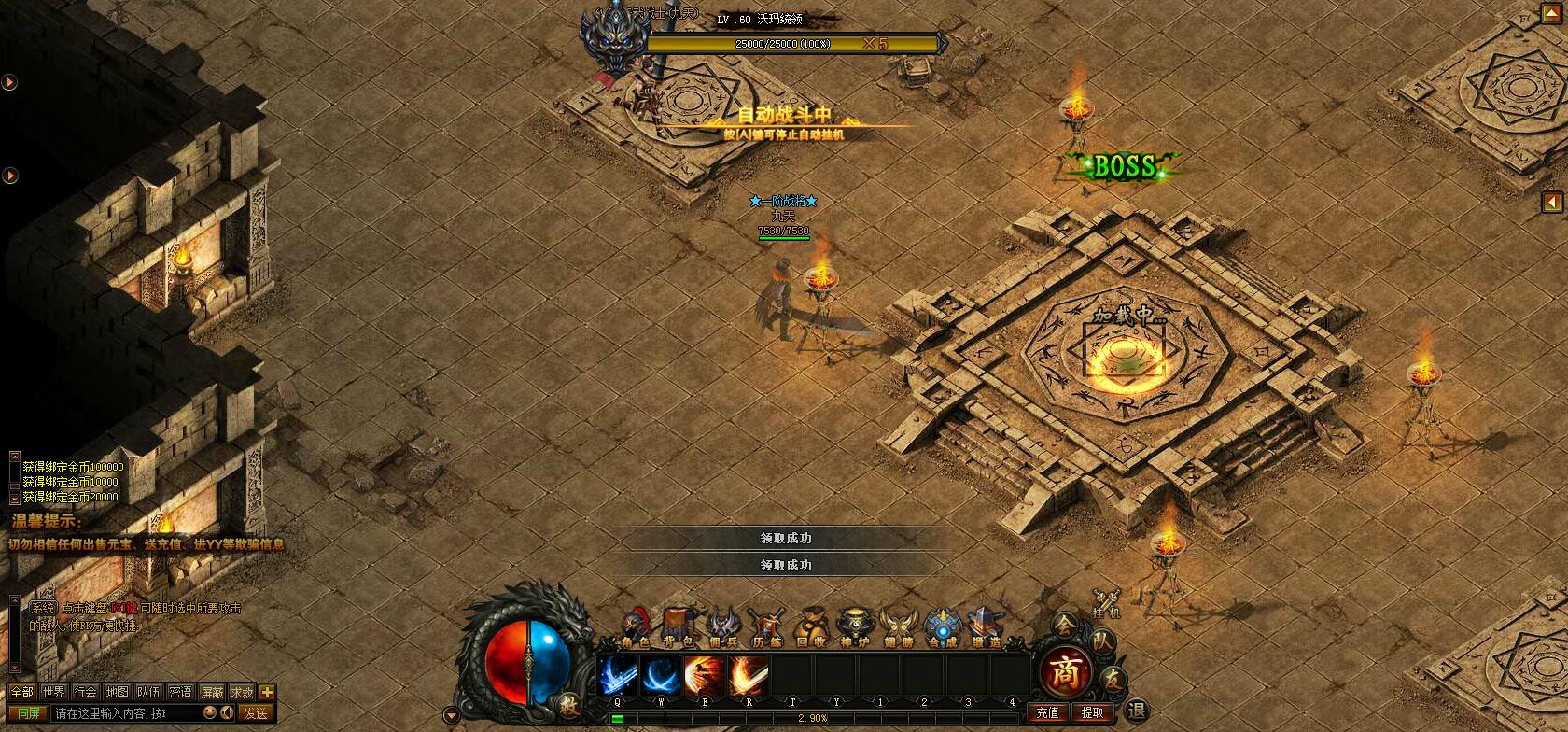Open the 佣兵 mercenary menu
This screenshot has width=1568, height=732.
pos(723,627)
